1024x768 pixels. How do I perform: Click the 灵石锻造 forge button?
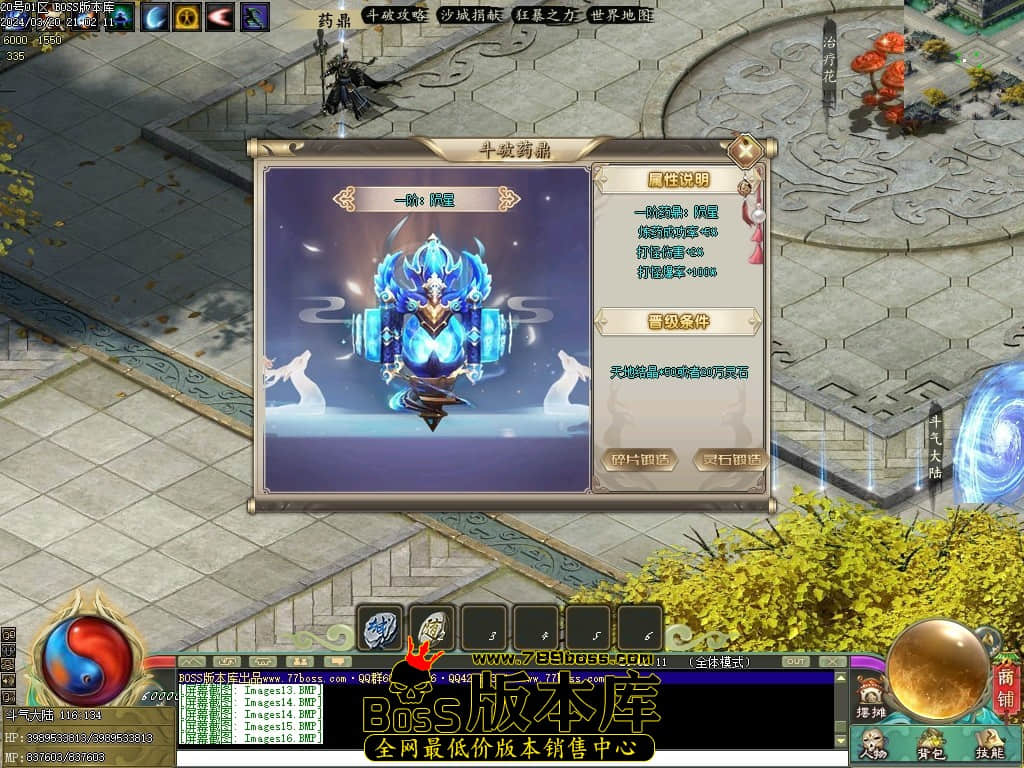coord(730,460)
